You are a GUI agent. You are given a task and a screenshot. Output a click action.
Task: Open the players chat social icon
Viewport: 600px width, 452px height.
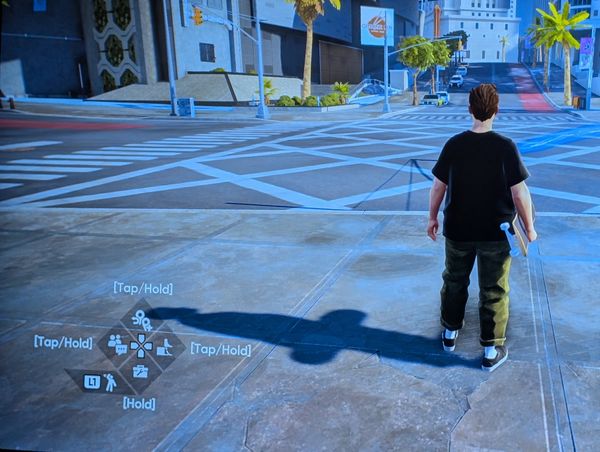[117, 345]
